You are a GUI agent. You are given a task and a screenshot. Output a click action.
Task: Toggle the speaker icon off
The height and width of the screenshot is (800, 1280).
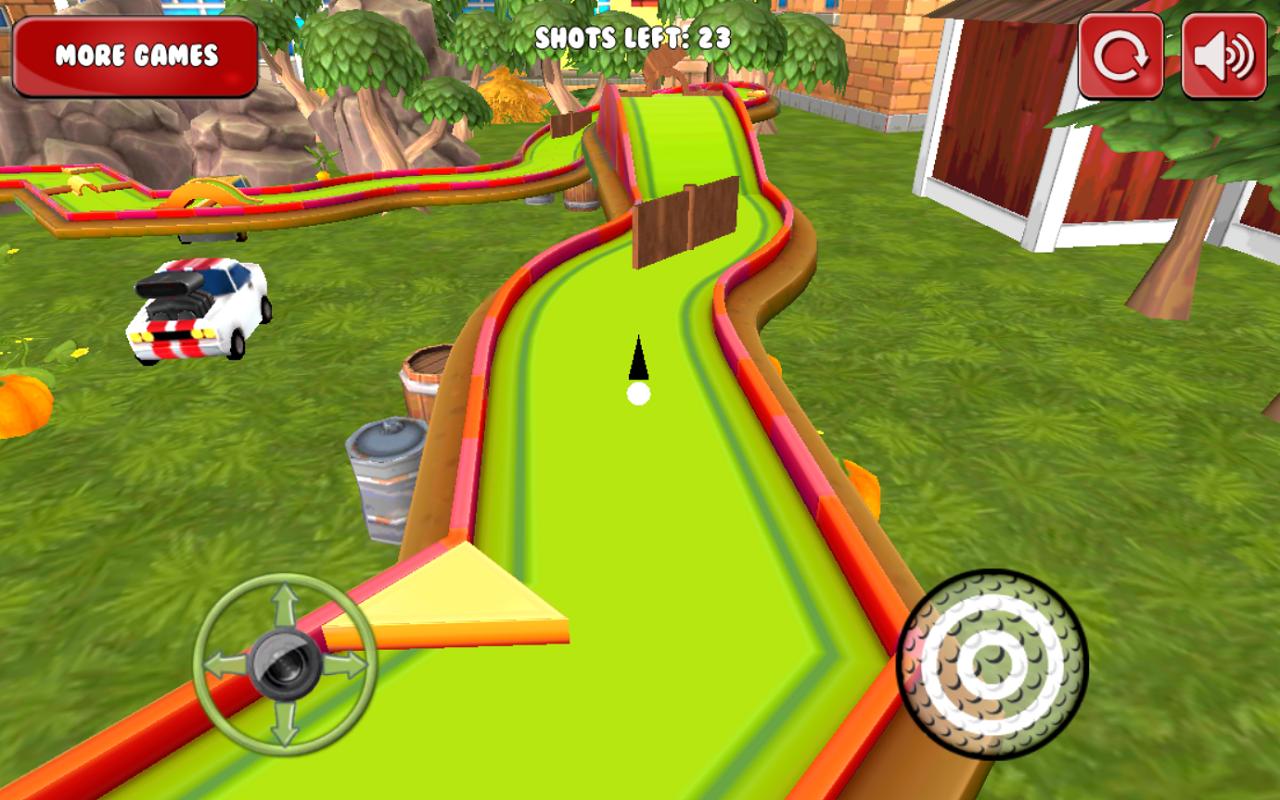1216,53
